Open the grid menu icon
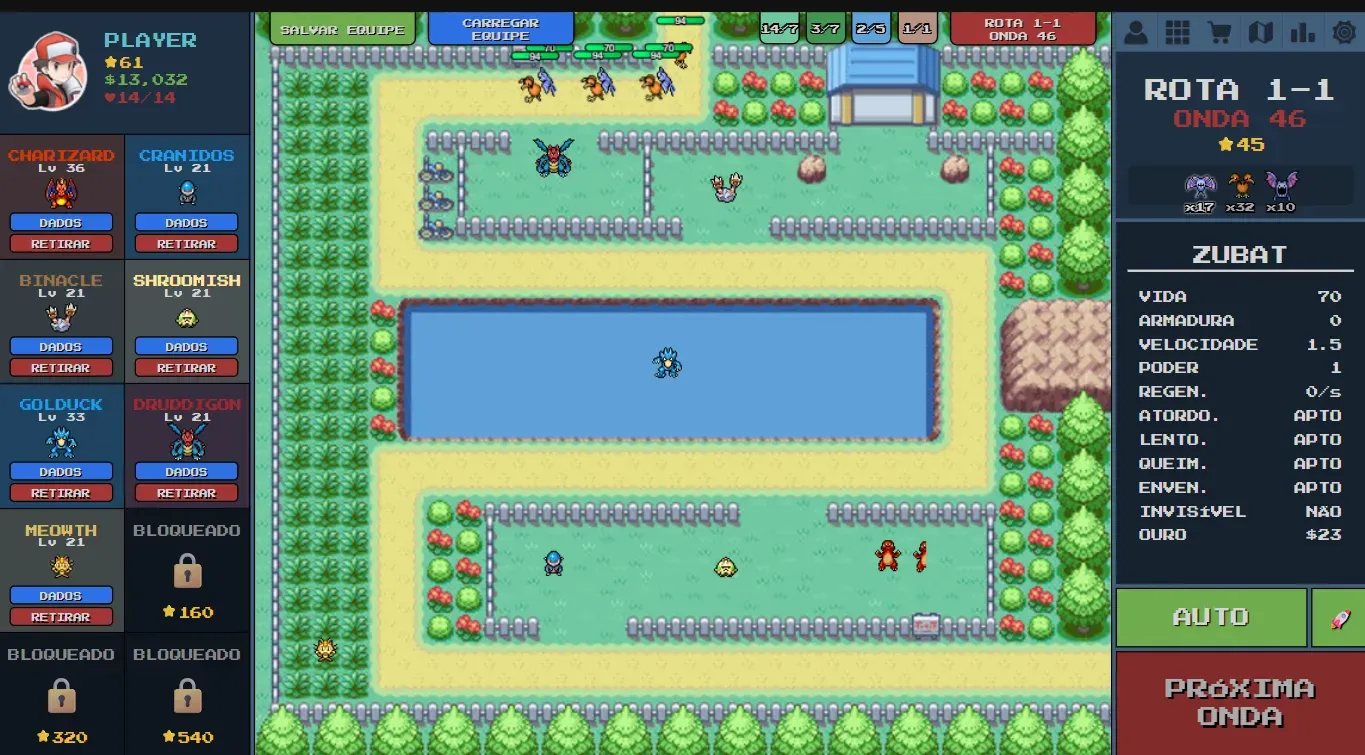Screen dimensions: 1365x755 [1177, 31]
